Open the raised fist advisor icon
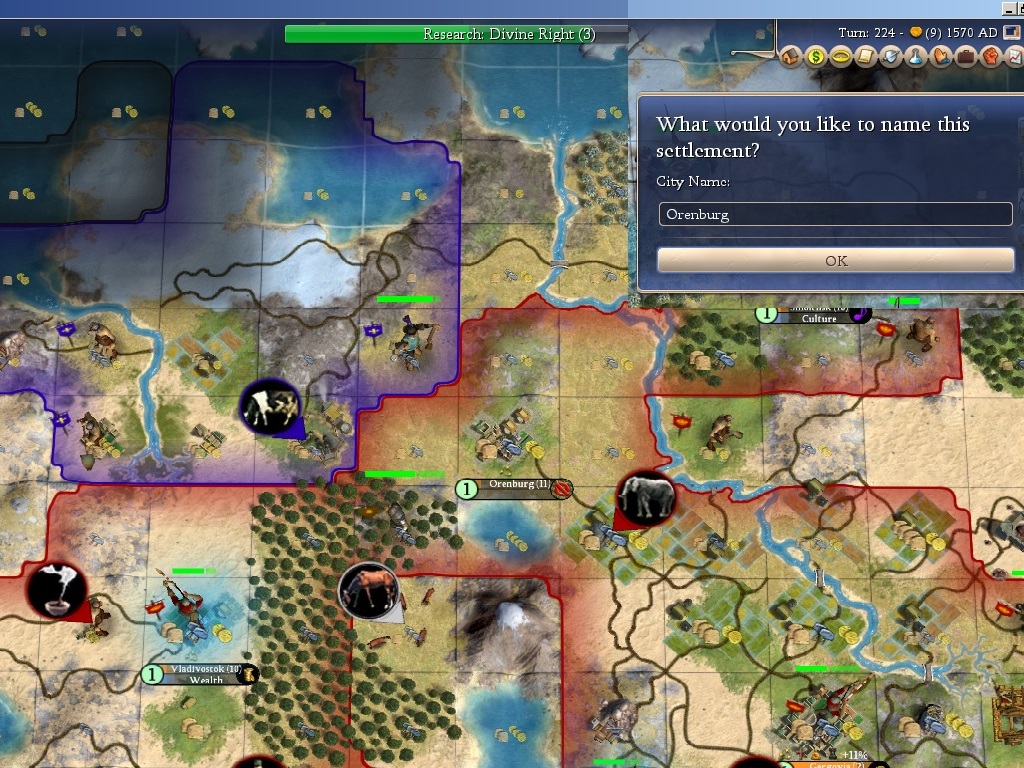 point(991,57)
